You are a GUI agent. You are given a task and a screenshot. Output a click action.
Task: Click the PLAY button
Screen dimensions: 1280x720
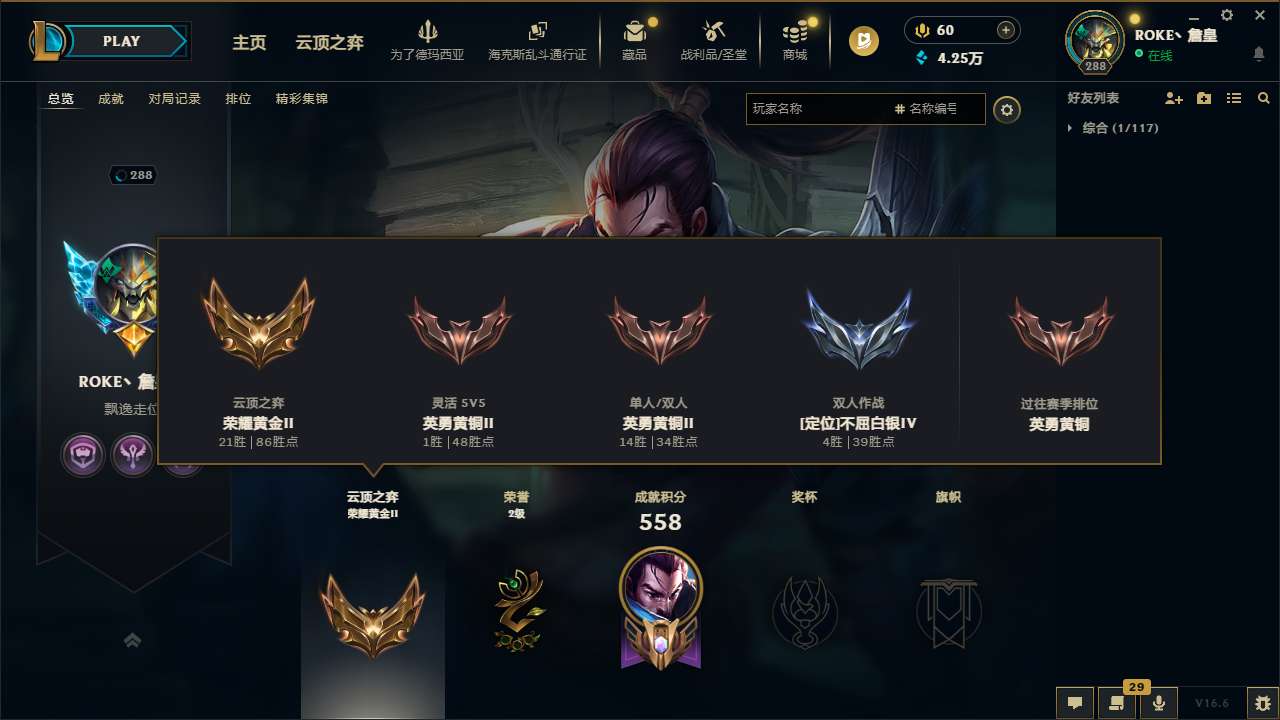pos(120,41)
